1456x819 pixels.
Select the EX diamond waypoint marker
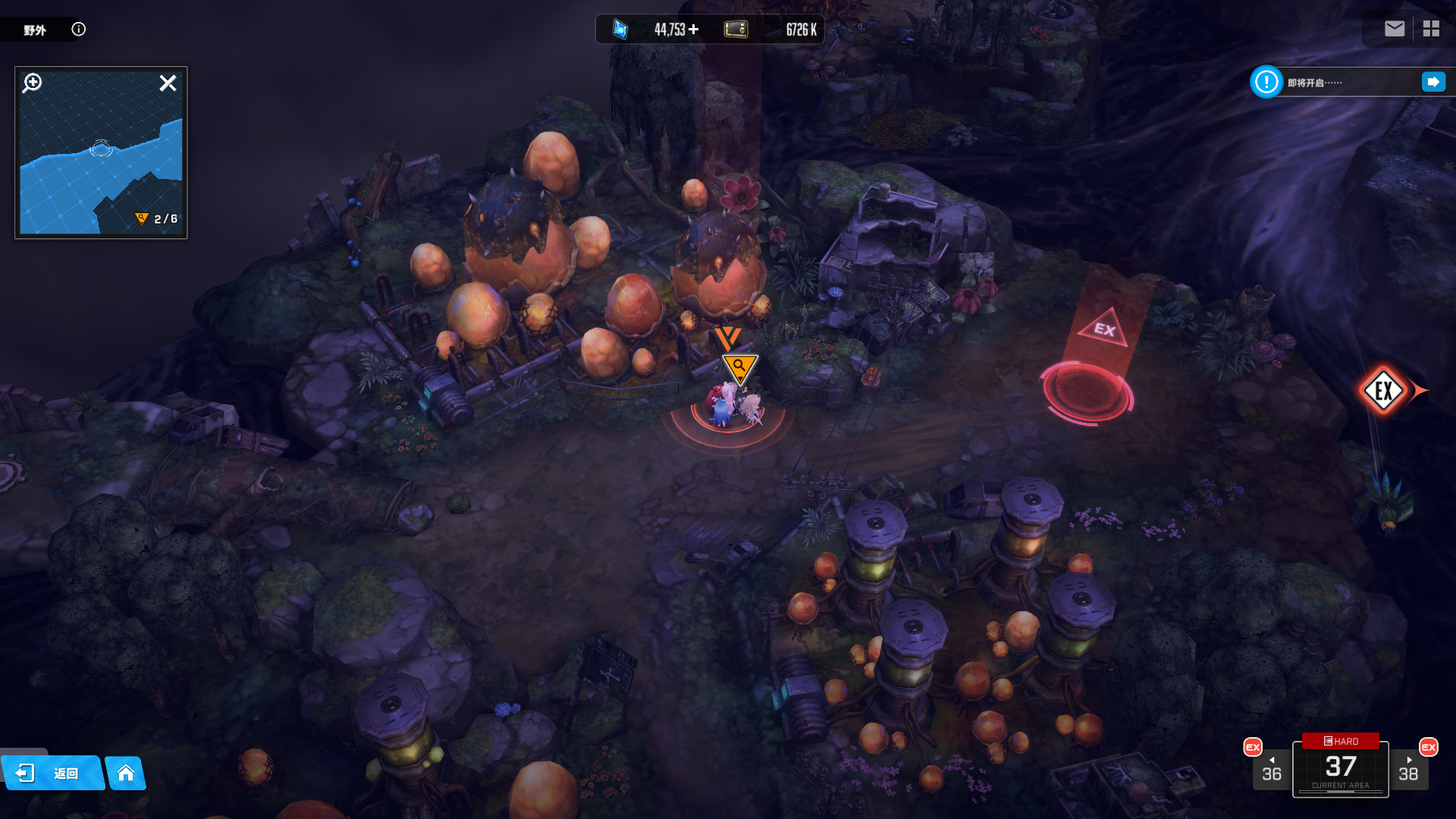tap(1383, 391)
